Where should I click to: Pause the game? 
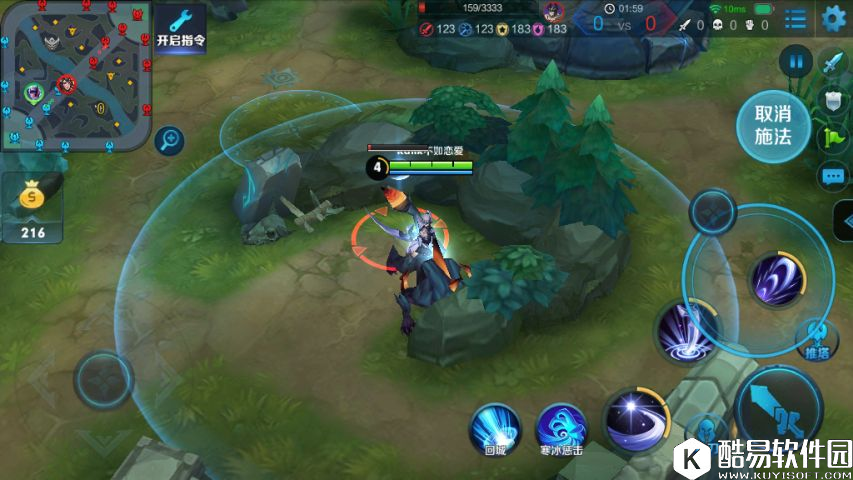pyautogui.click(x=796, y=62)
